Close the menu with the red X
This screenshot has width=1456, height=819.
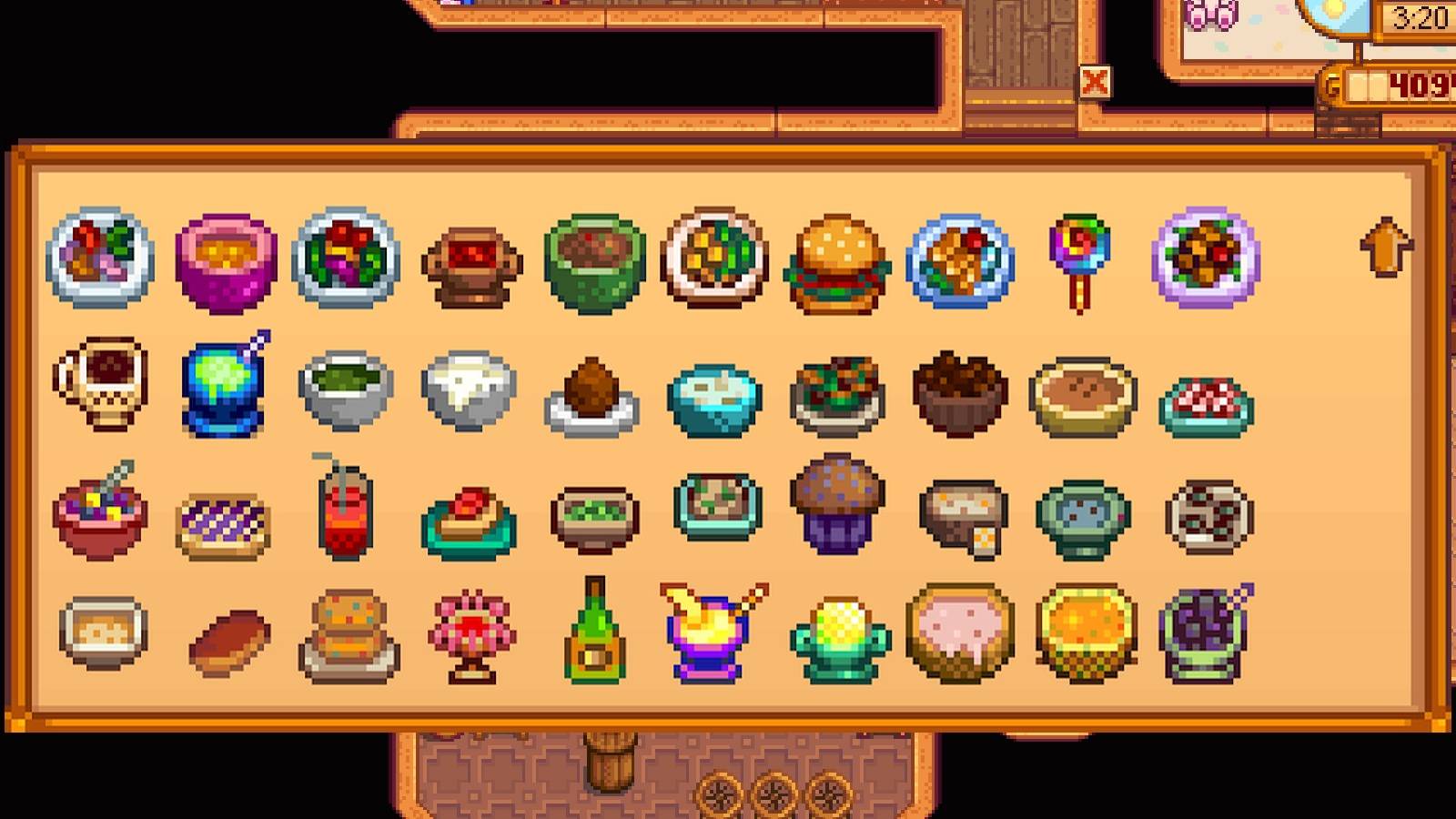[x=1097, y=82]
